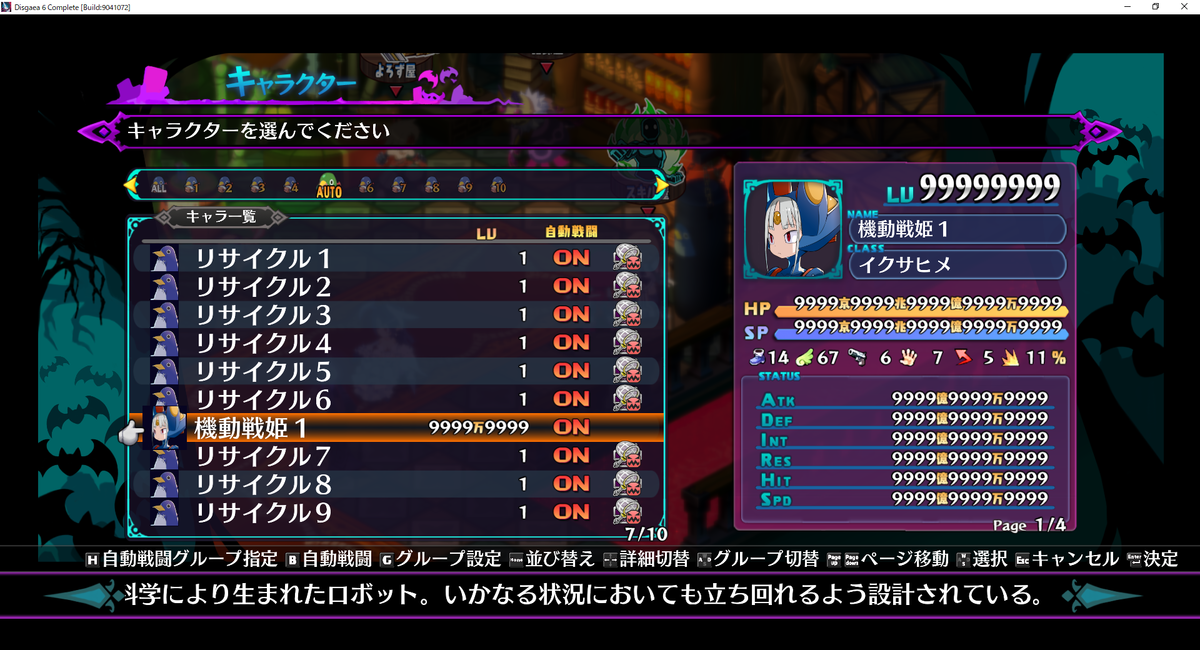Viewport: 1200px width, 650px height.
Task: Click the リサイクル5 row
Action: (263, 371)
